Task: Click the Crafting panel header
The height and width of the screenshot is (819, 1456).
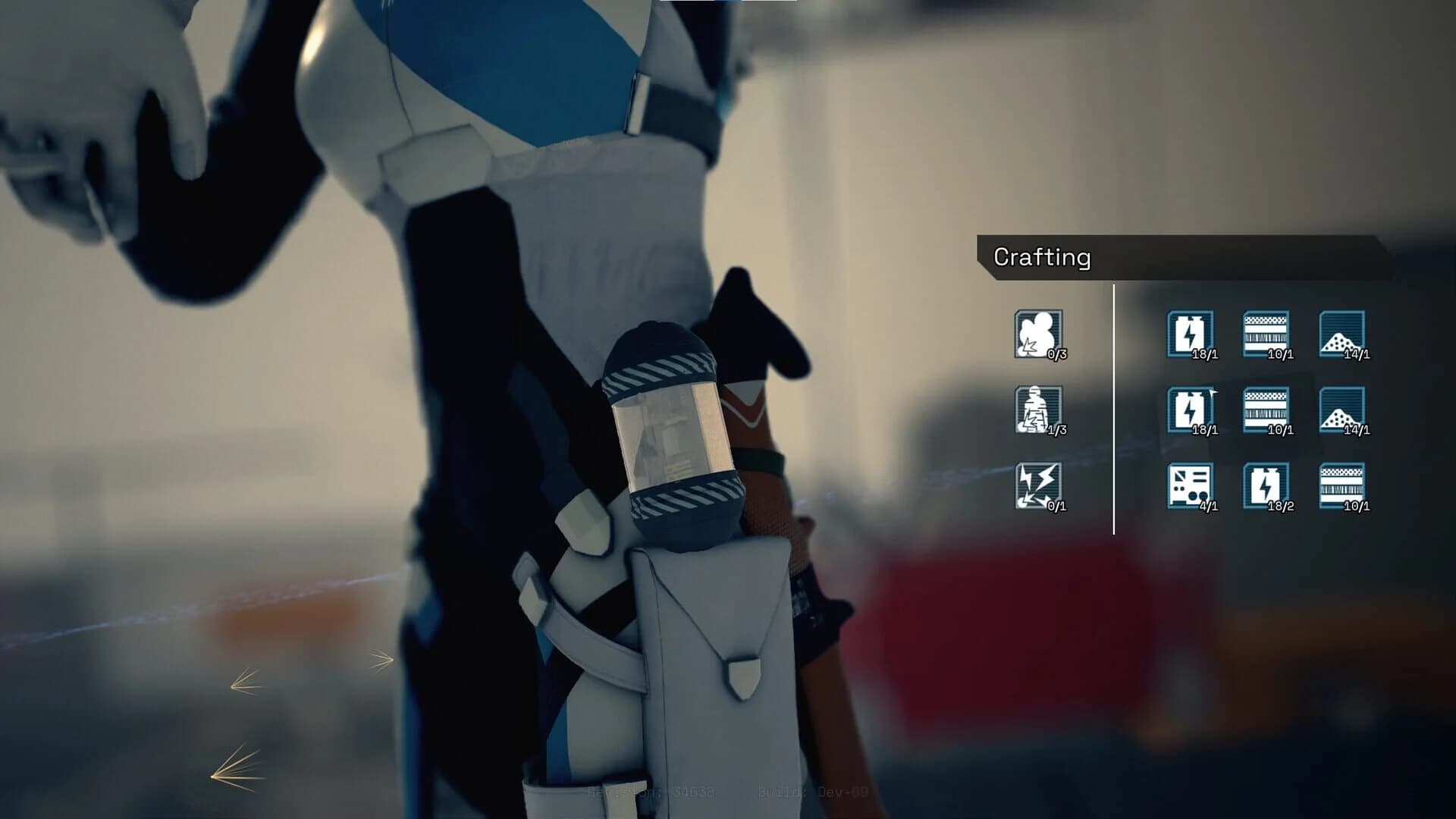Action: pos(1043,258)
